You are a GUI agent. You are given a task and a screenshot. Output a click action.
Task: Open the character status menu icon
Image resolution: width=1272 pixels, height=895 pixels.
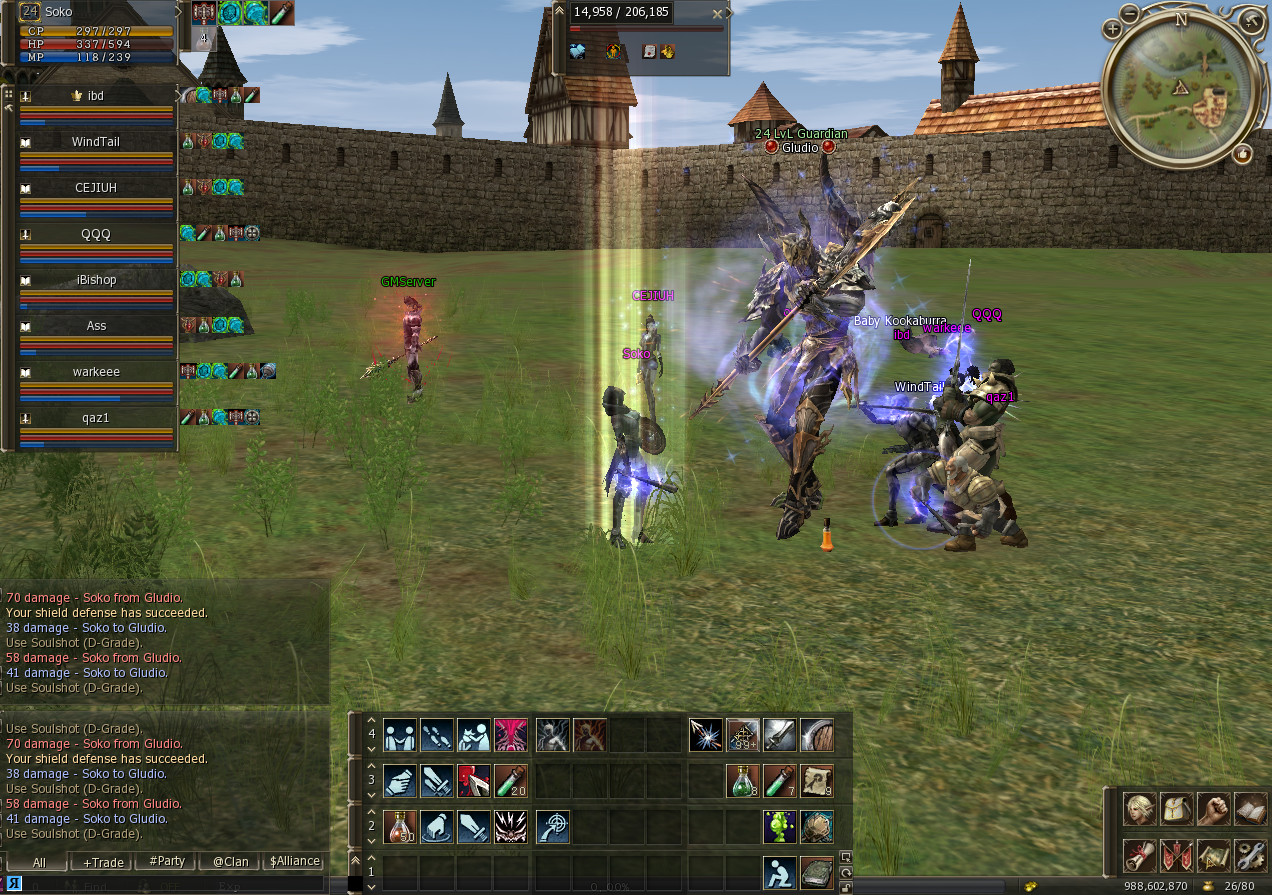(x=1138, y=809)
